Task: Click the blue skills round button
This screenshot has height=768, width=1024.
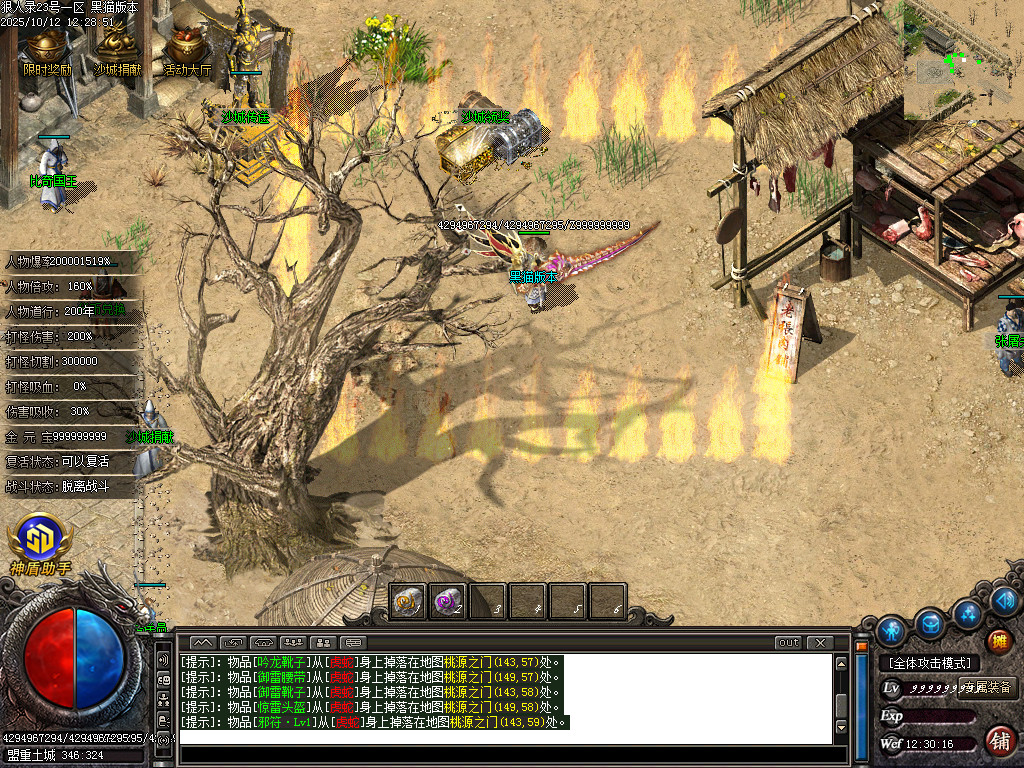Action: (967, 612)
